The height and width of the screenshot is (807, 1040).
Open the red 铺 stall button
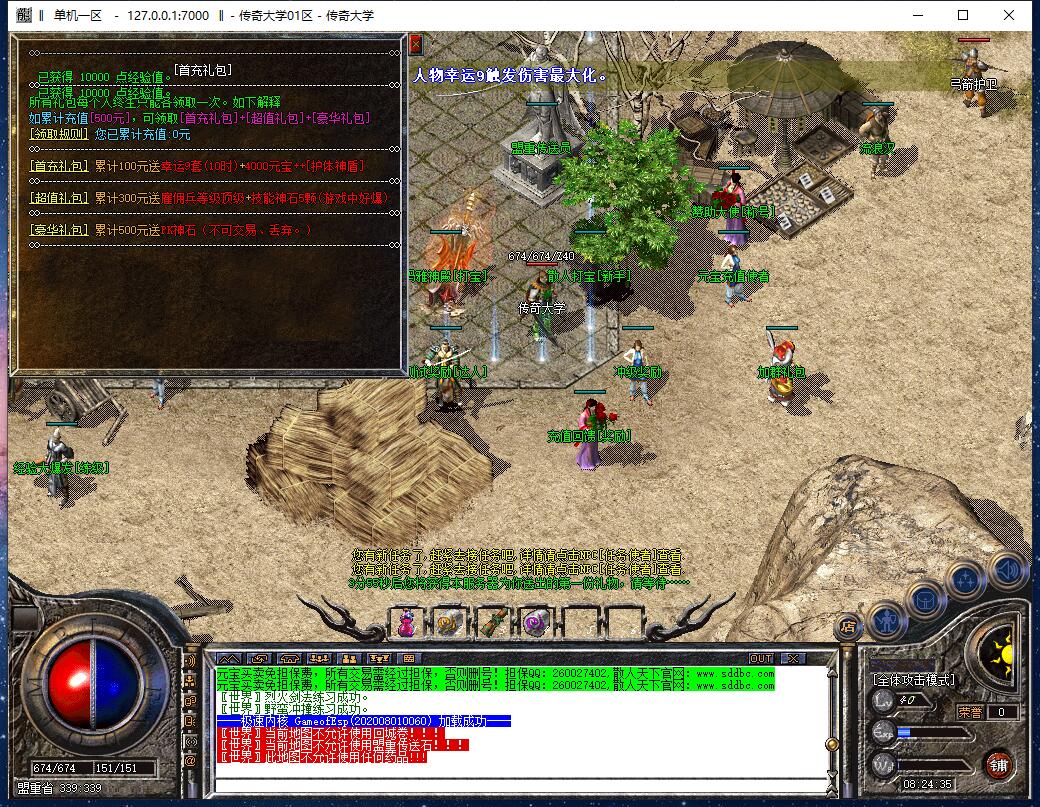point(997,765)
